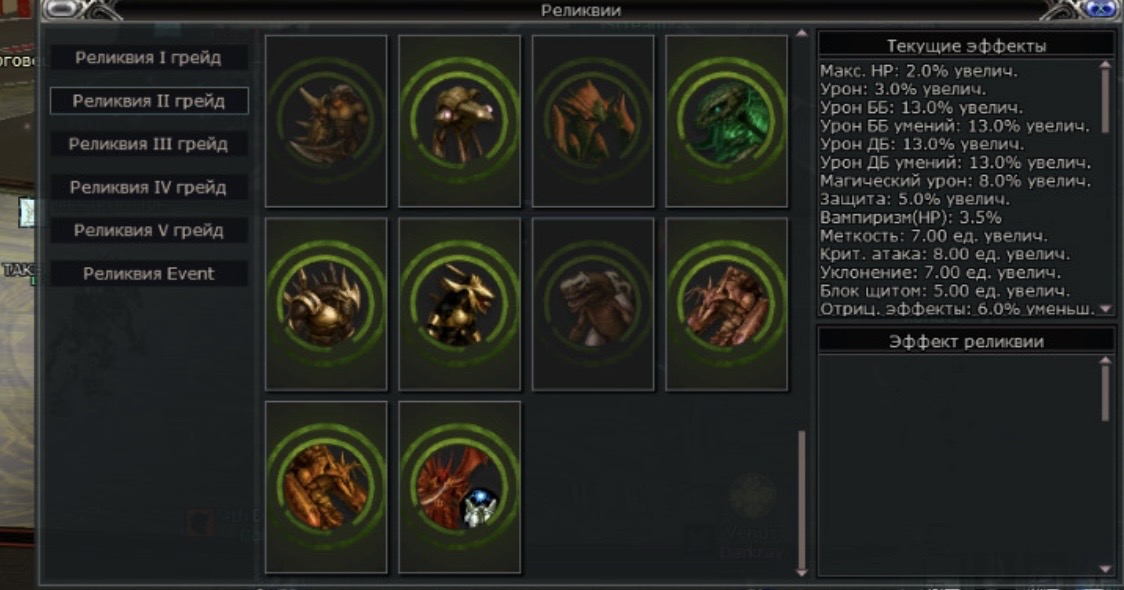The height and width of the screenshot is (590, 1124).
Task: Select the Реликвия II грейд category
Action: (x=148, y=101)
